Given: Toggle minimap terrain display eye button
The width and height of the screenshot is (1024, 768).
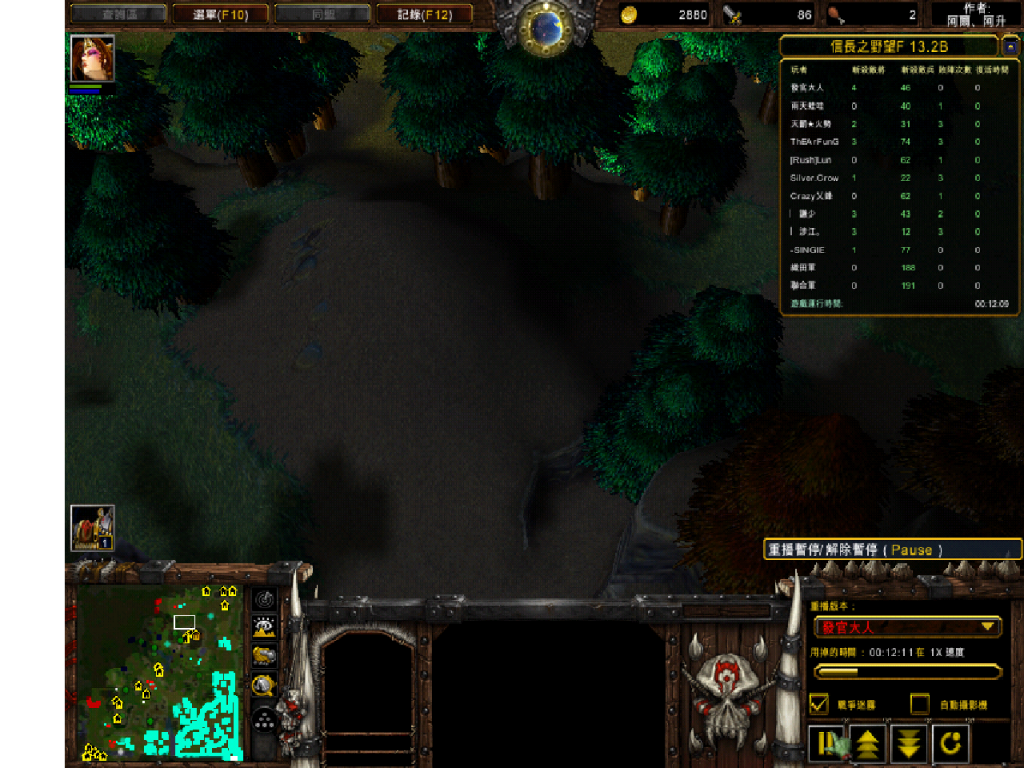Looking at the screenshot, I should pyautogui.click(x=264, y=628).
